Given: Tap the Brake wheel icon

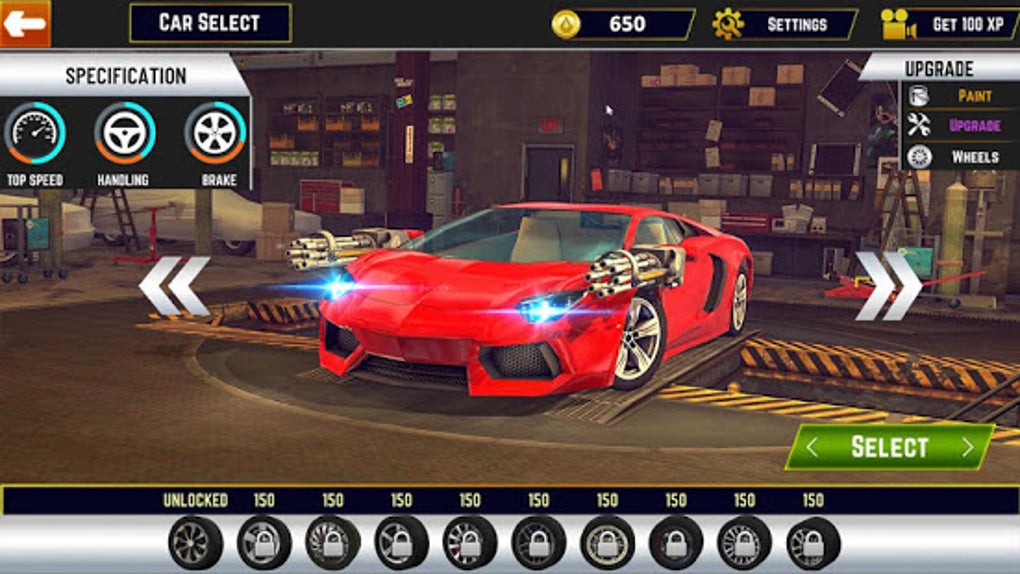Looking at the screenshot, I should 215,133.
